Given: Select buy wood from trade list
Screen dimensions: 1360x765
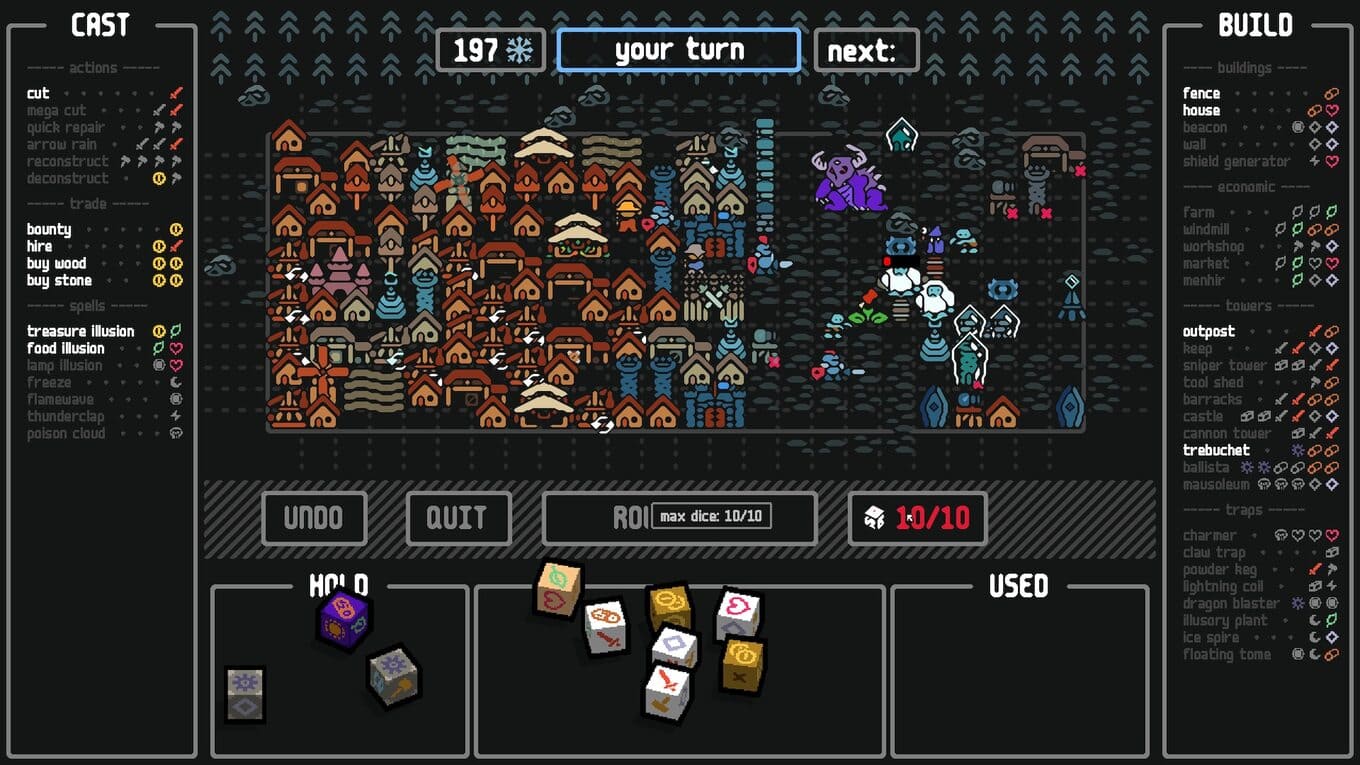Looking at the screenshot, I should [56, 264].
